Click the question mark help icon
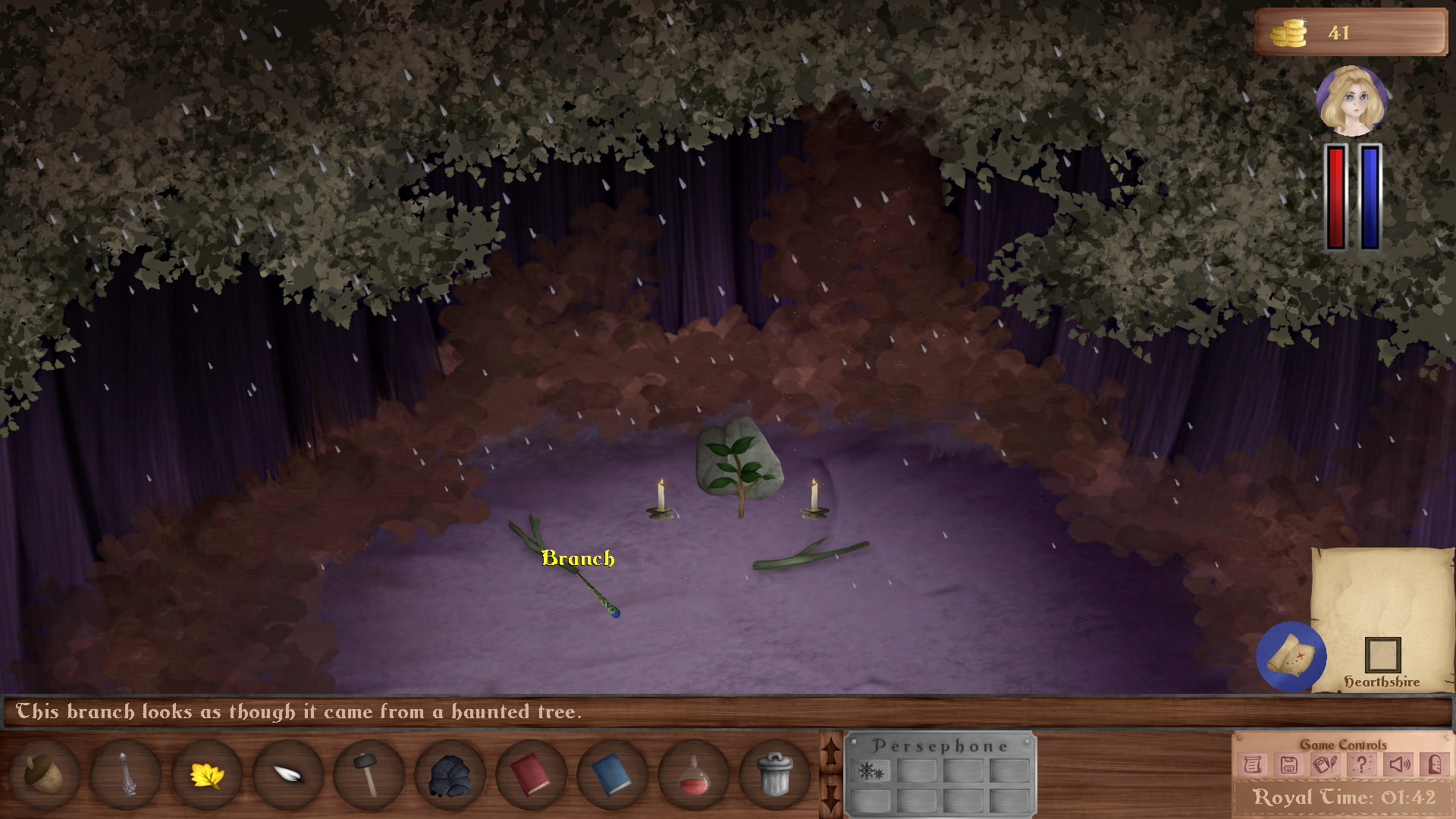The height and width of the screenshot is (819, 1456). click(1363, 764)
